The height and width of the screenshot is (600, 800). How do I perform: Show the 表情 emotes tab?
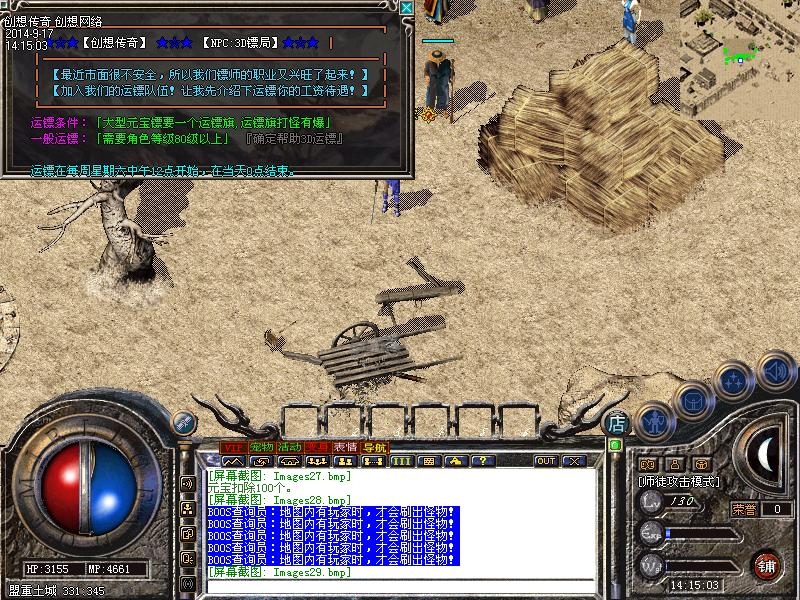click(346, 447)
